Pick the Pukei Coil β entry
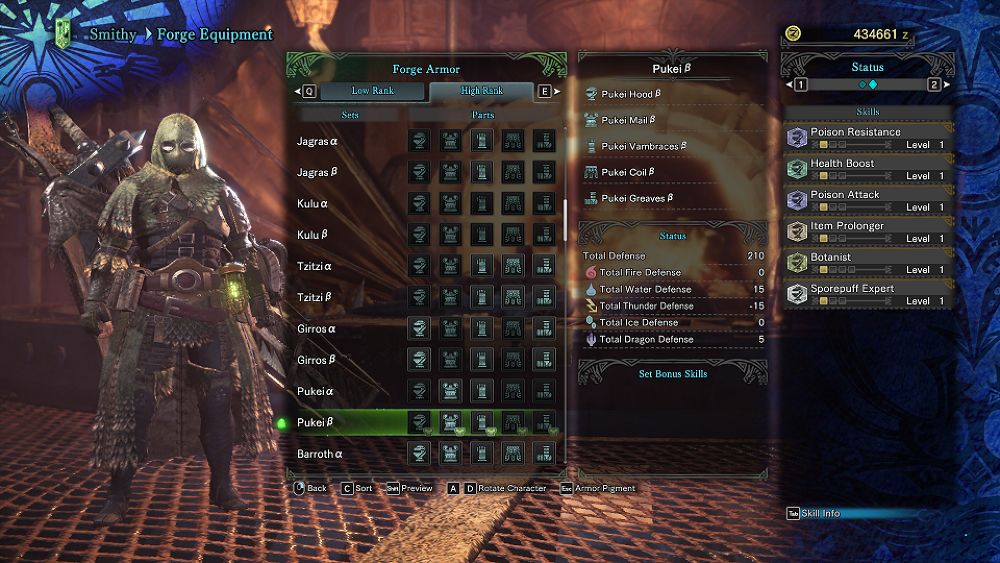 (x=627, y=172)
